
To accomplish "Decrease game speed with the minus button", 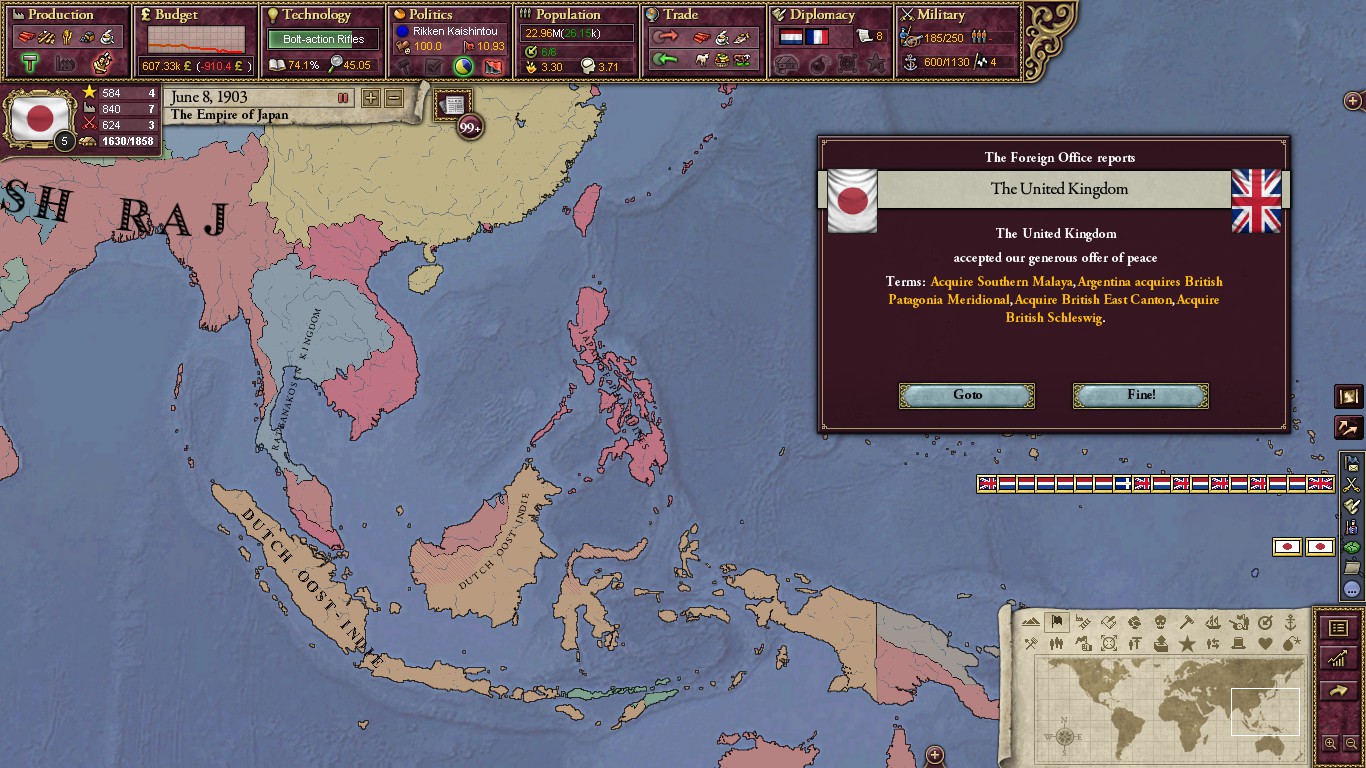I will pyautogui.click(x=394, y=98).
